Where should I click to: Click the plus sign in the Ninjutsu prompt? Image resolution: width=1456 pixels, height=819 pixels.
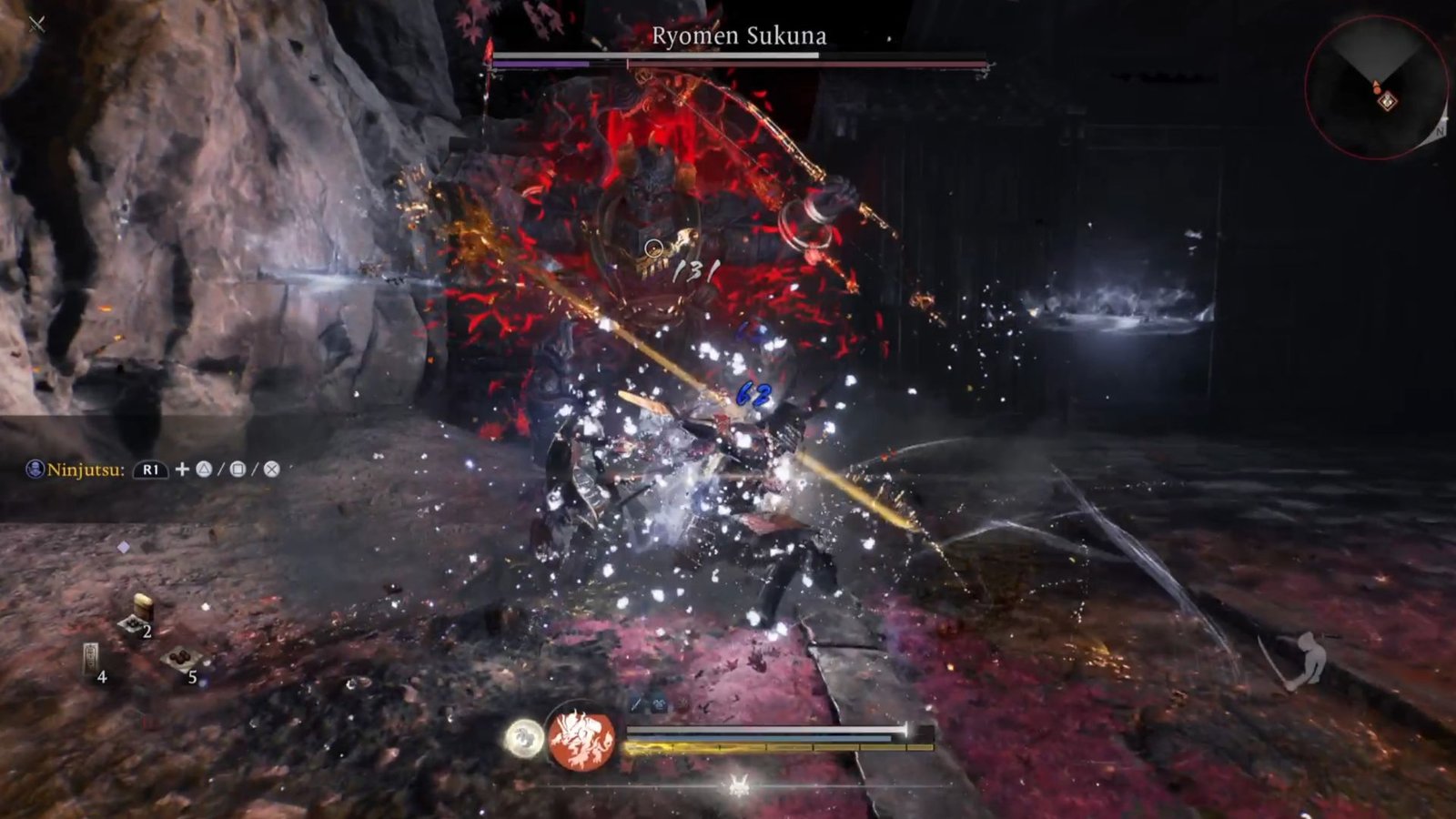tap(182, 470)
